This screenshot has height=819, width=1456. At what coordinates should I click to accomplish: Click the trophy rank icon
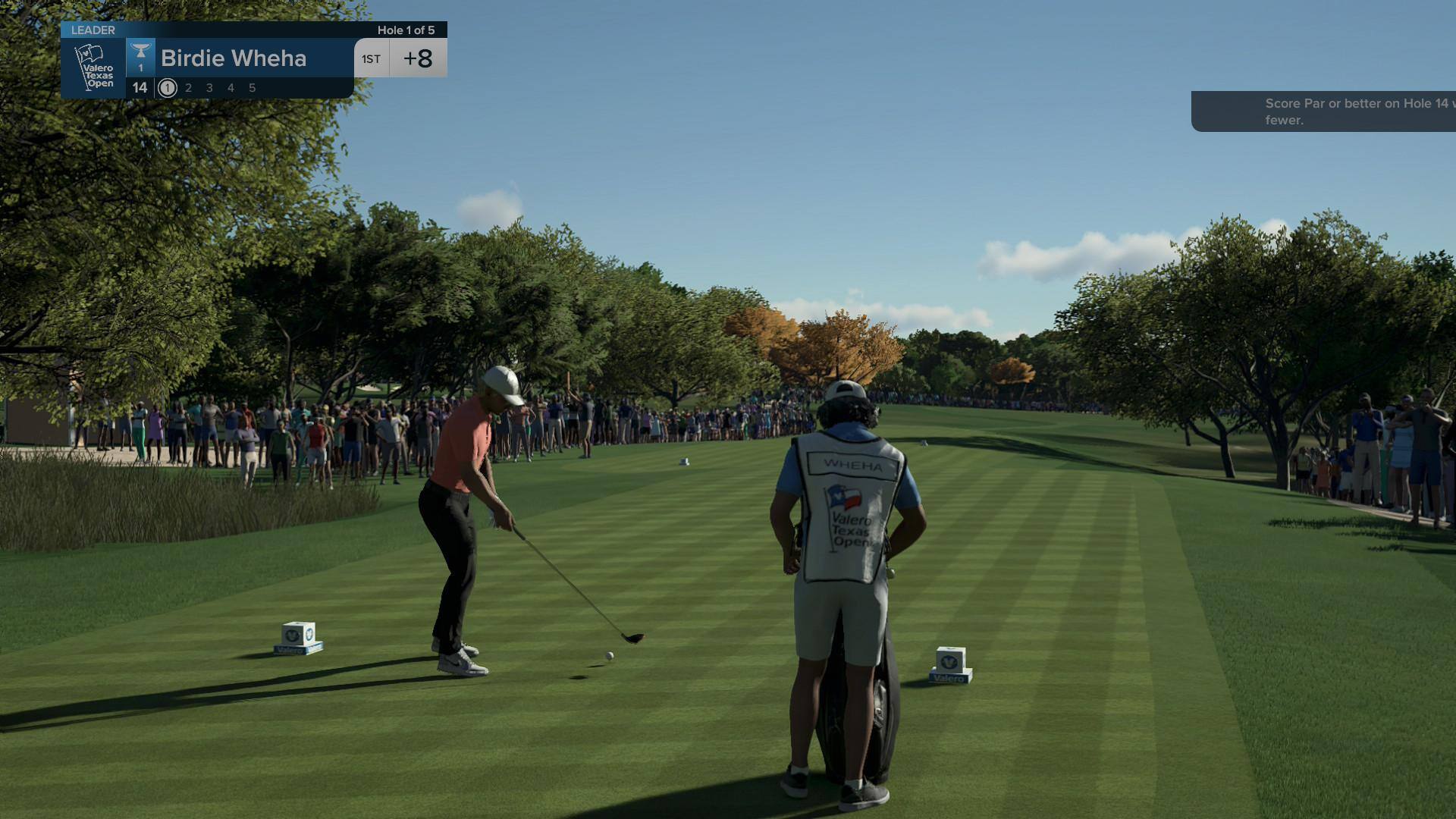point(140,57)
